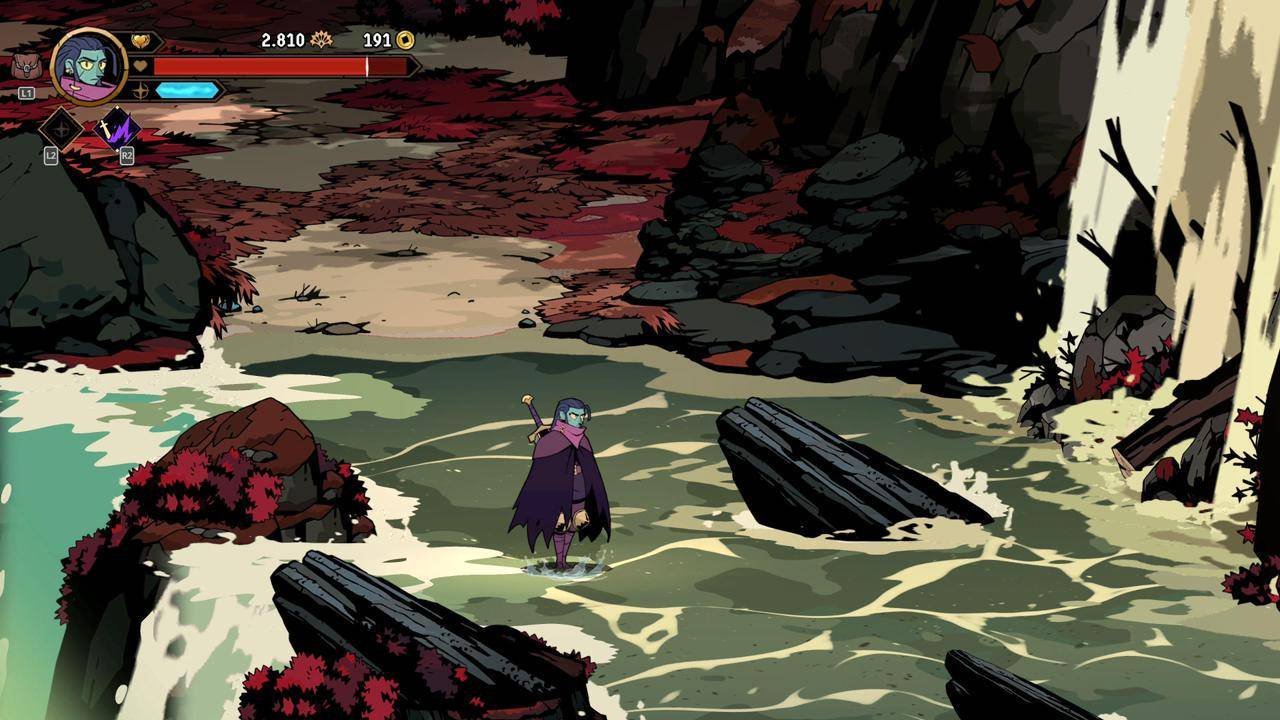Click the 2.810 currency counter text
Image resolution: width=1280 pixels, height=720 pixels.
pyautogui.click(x=283, y=39)
